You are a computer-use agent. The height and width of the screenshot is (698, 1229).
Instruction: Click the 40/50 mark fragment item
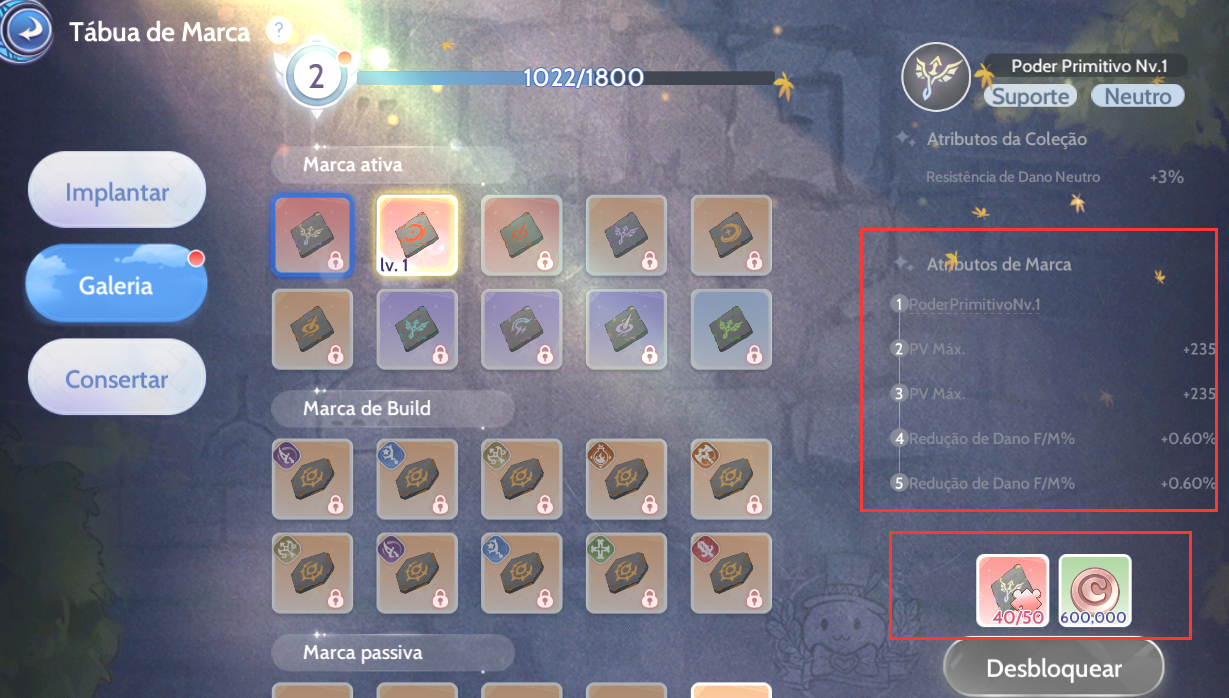1012,590
